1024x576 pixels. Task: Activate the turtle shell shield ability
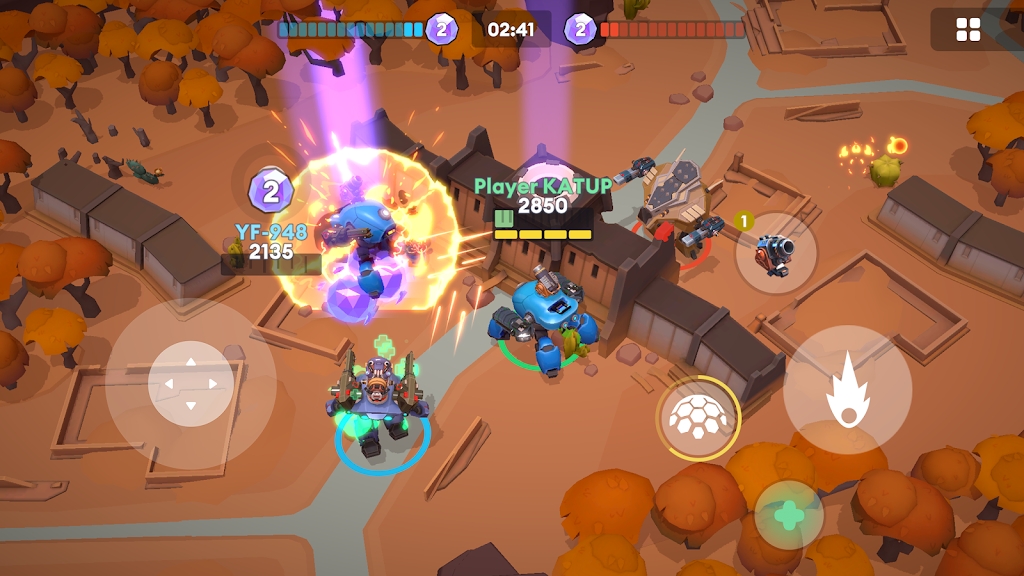(x=698, y=418)
